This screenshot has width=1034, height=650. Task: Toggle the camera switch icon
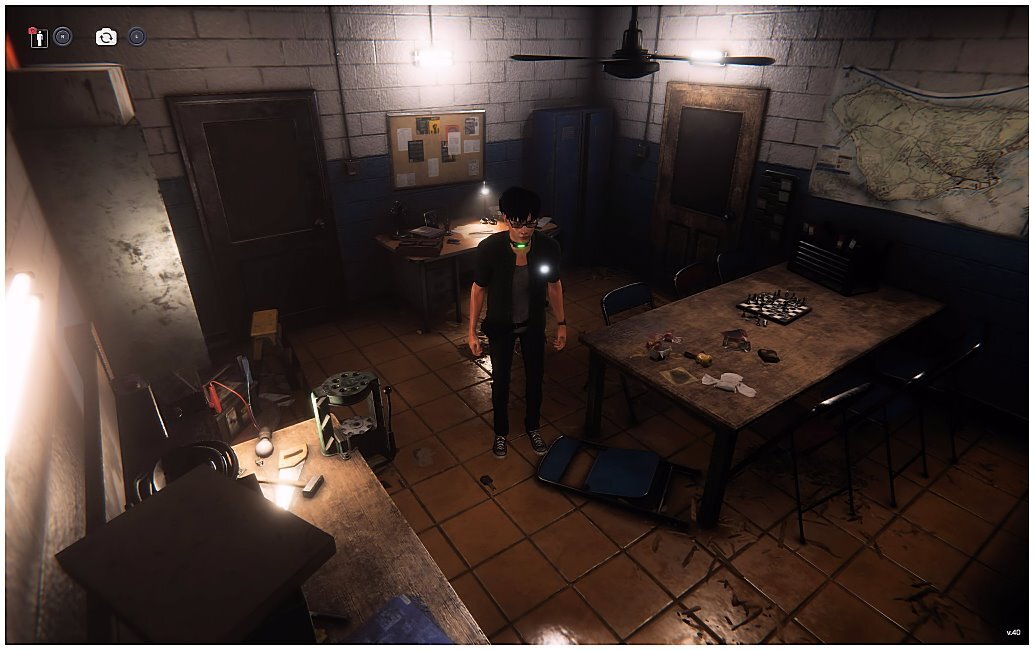106,37
